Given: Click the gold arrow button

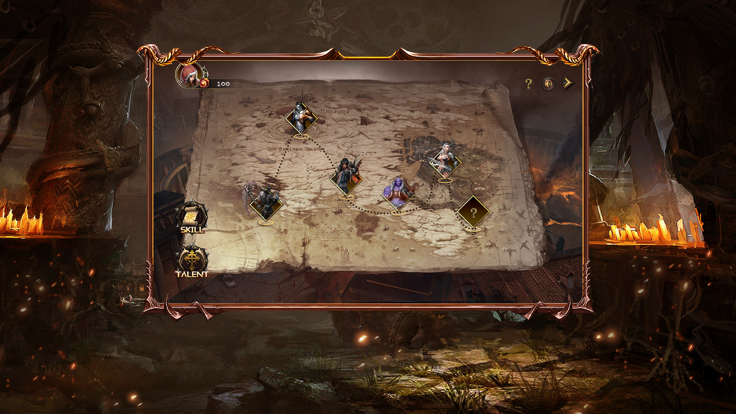Looking at the screenshot, I should [x=567, y=84].
